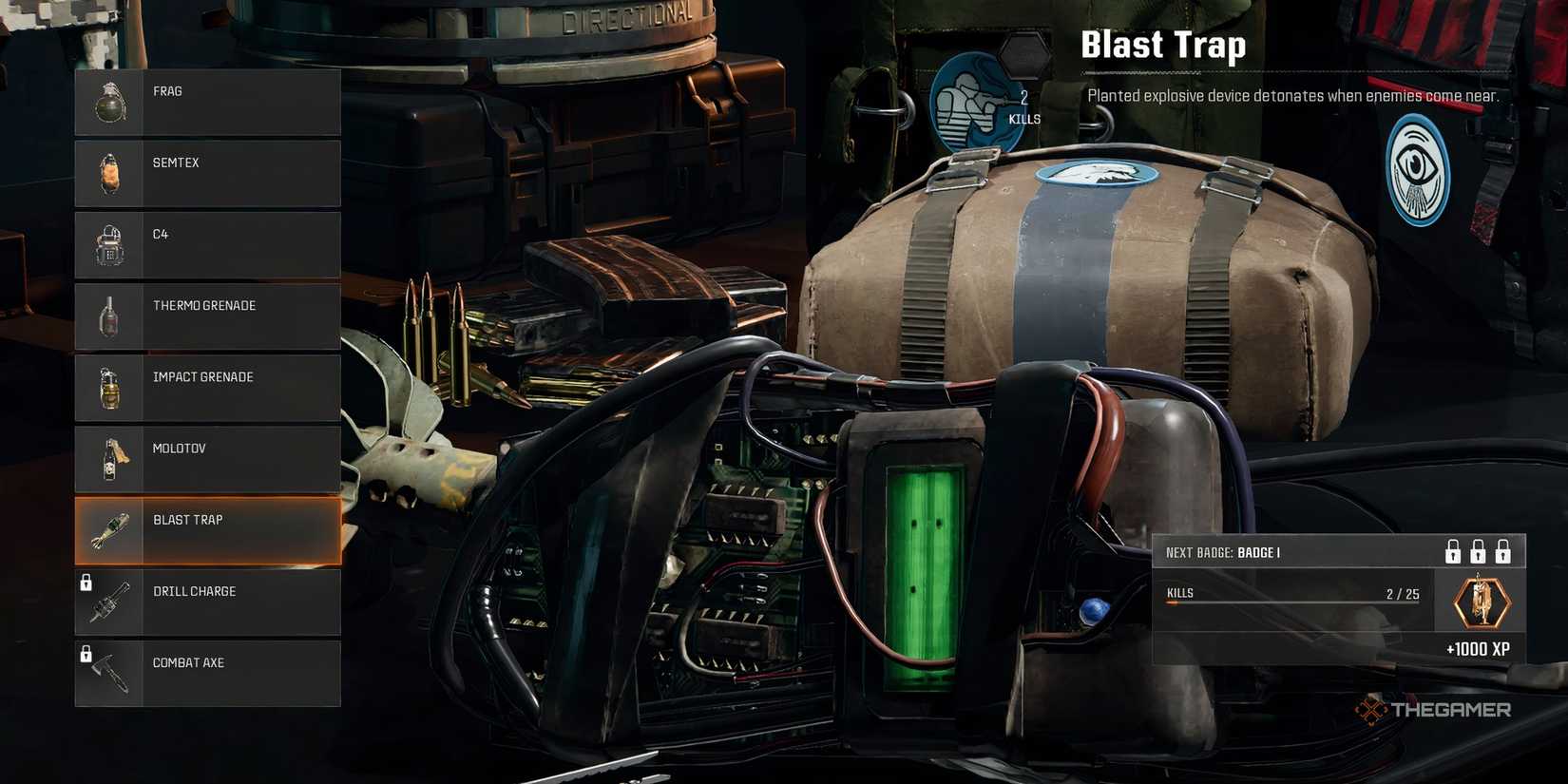The width and height of the screenshot is (1568, 784).
Task: Click the padlock on the Combat Axe entry
Action: (88, 652)
